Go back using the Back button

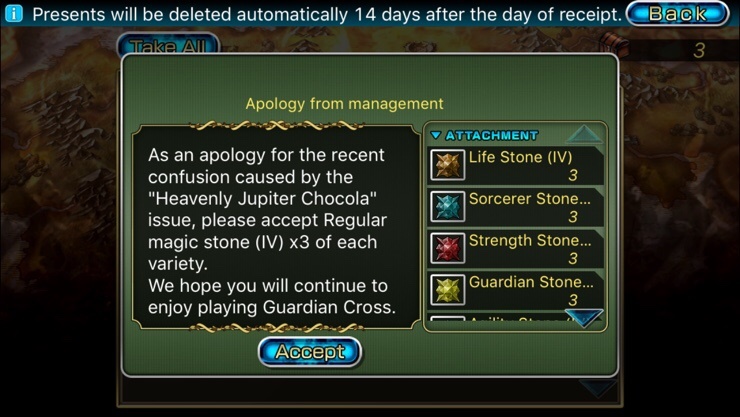677,14
